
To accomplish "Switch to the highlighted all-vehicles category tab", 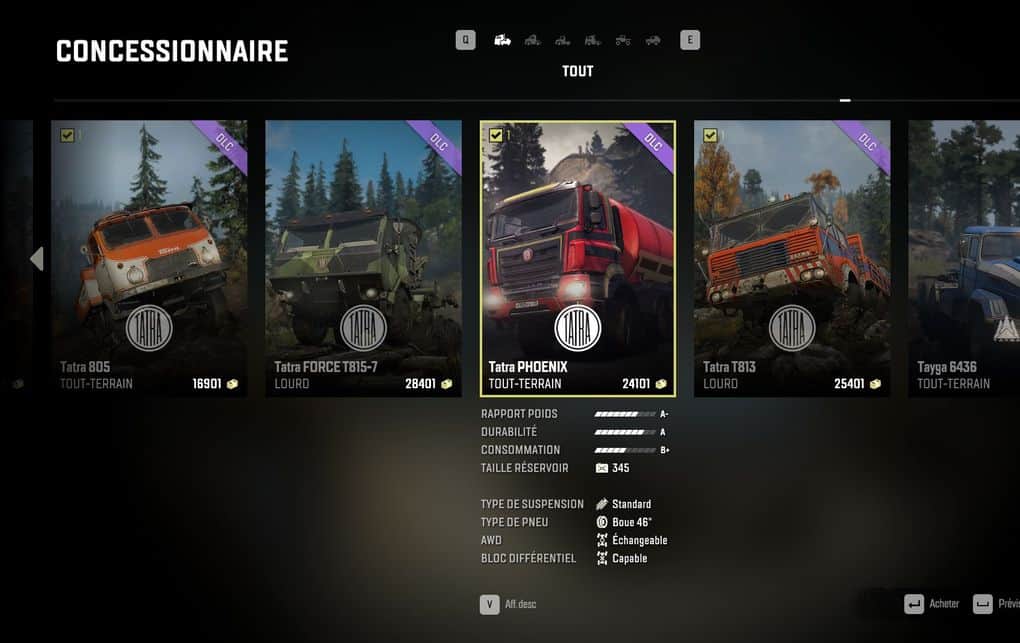I will click(x=503, y=41).
